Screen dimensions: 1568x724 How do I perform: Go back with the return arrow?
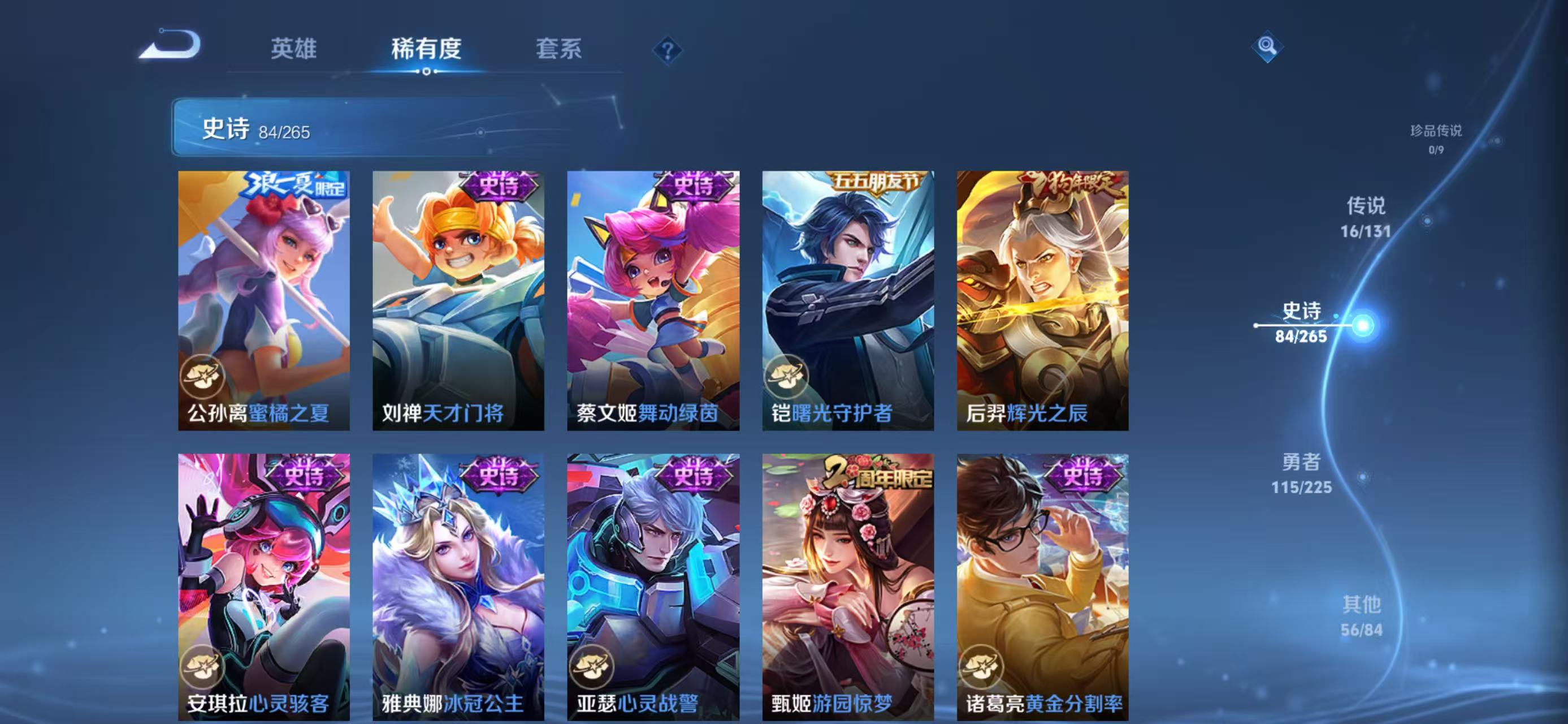170,45
